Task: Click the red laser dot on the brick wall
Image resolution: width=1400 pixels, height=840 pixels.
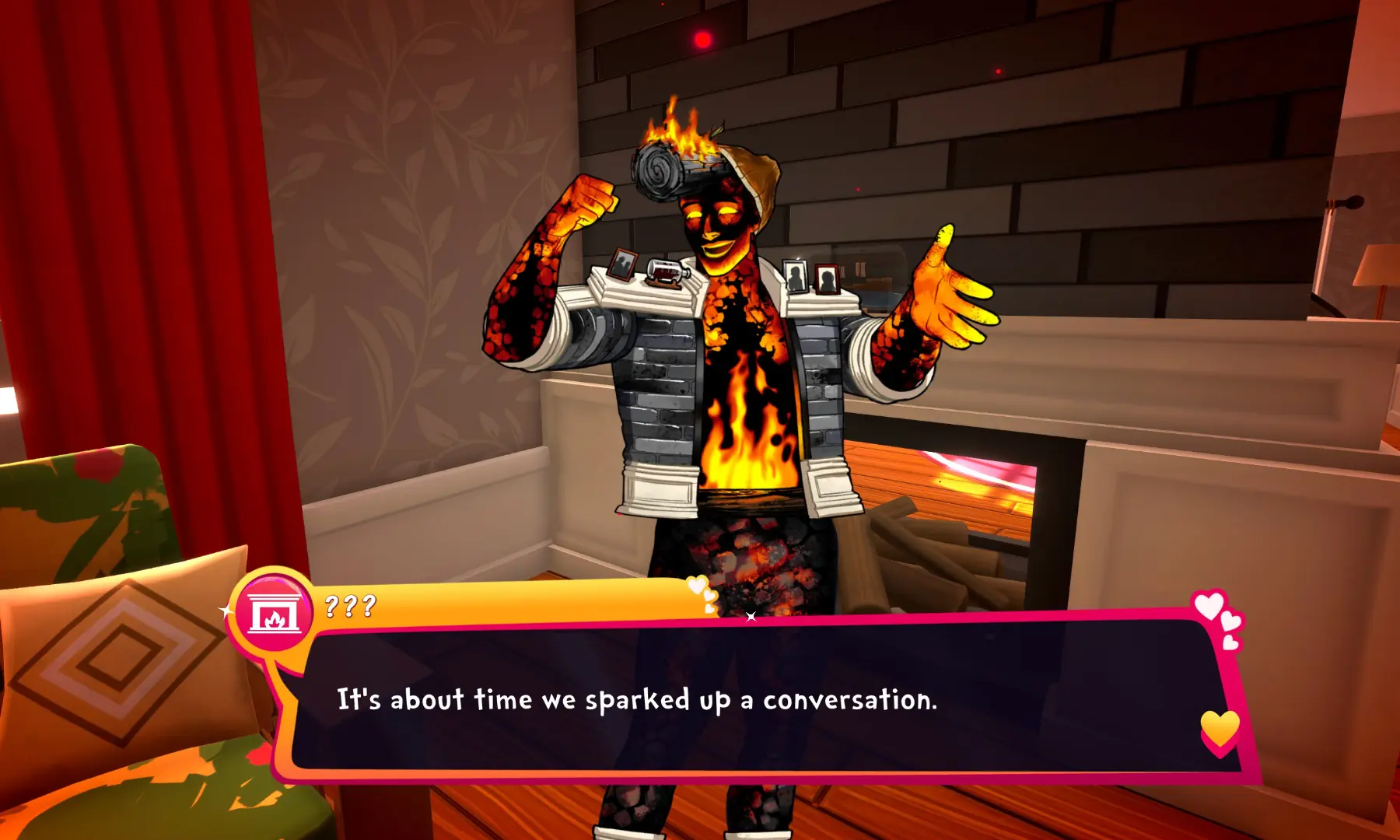Action: pyautogui.click(x=702, y=39)
